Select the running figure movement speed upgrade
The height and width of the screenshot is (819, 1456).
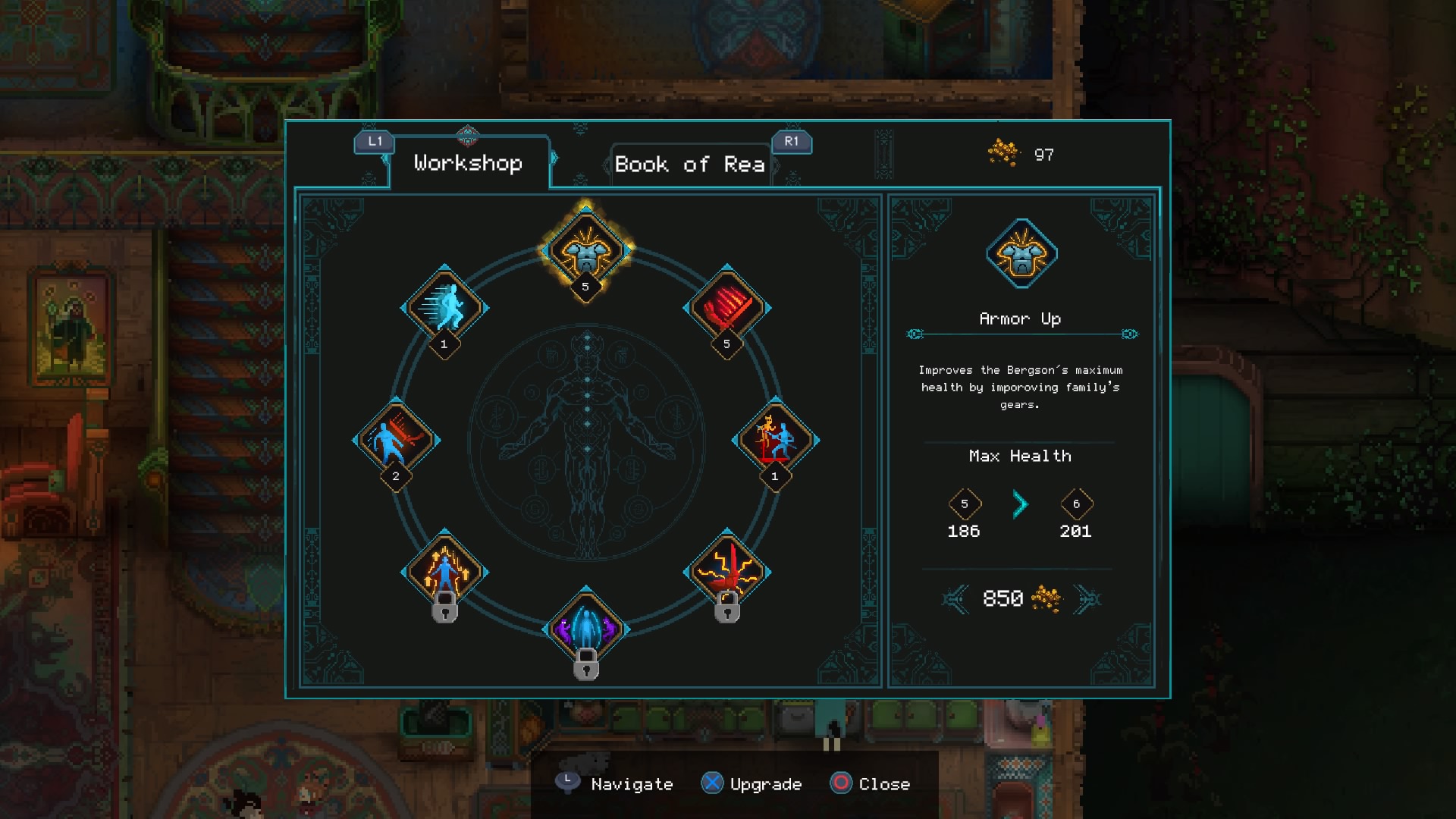(x=446, y=307)
